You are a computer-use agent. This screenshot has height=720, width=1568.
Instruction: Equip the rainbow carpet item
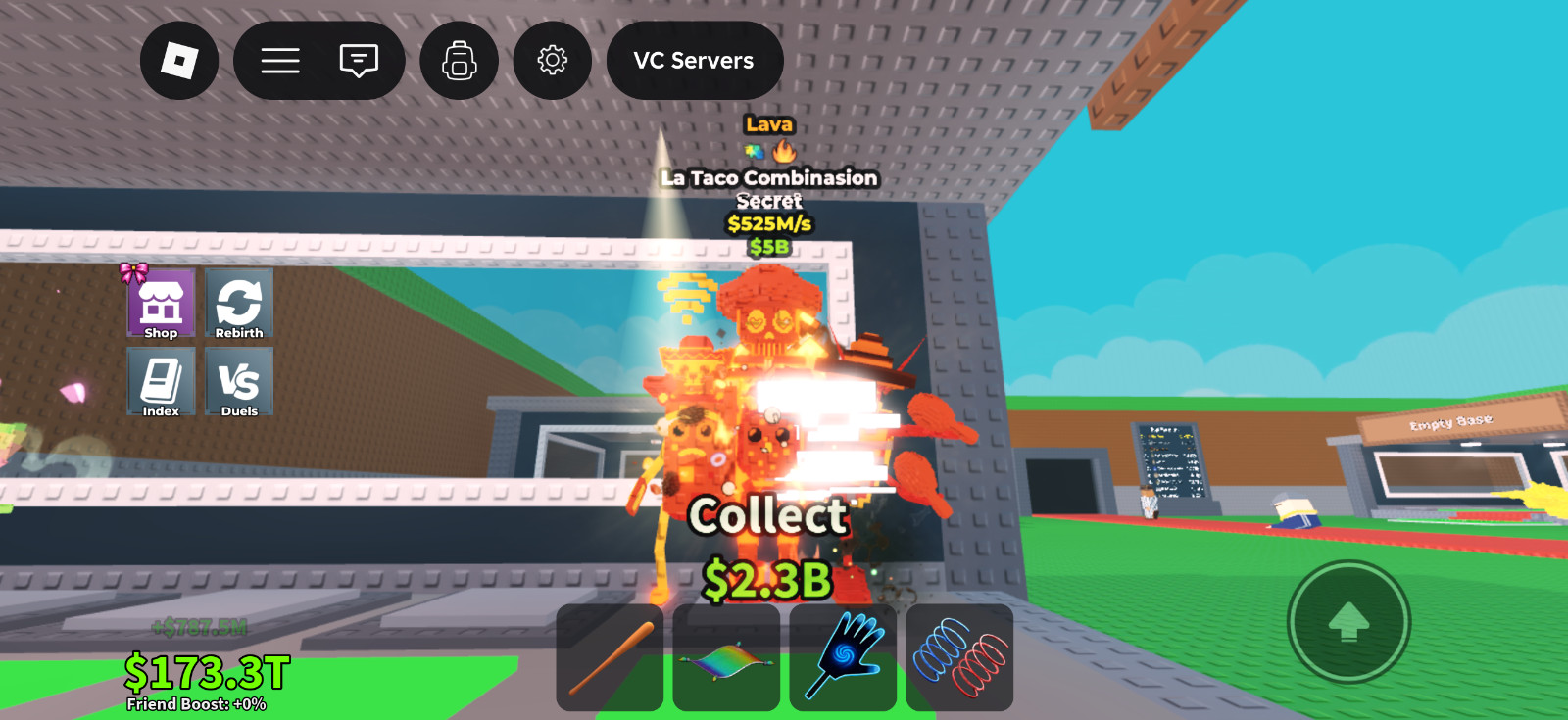725,657
